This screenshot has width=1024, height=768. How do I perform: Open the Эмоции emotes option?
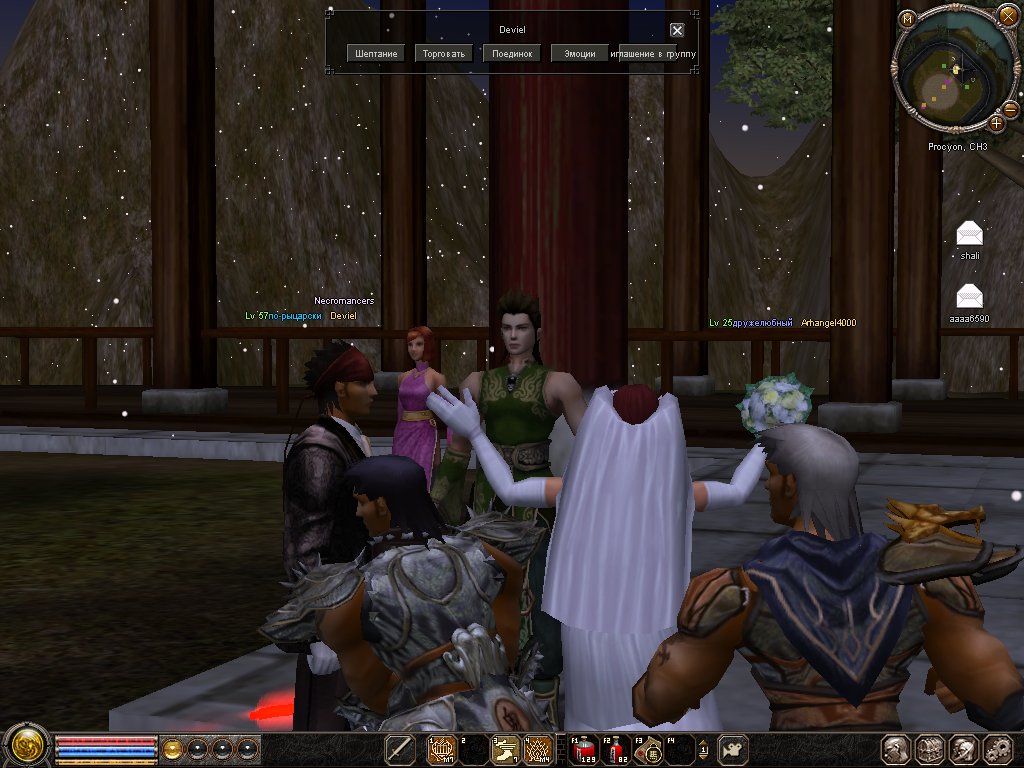point(579,53)
